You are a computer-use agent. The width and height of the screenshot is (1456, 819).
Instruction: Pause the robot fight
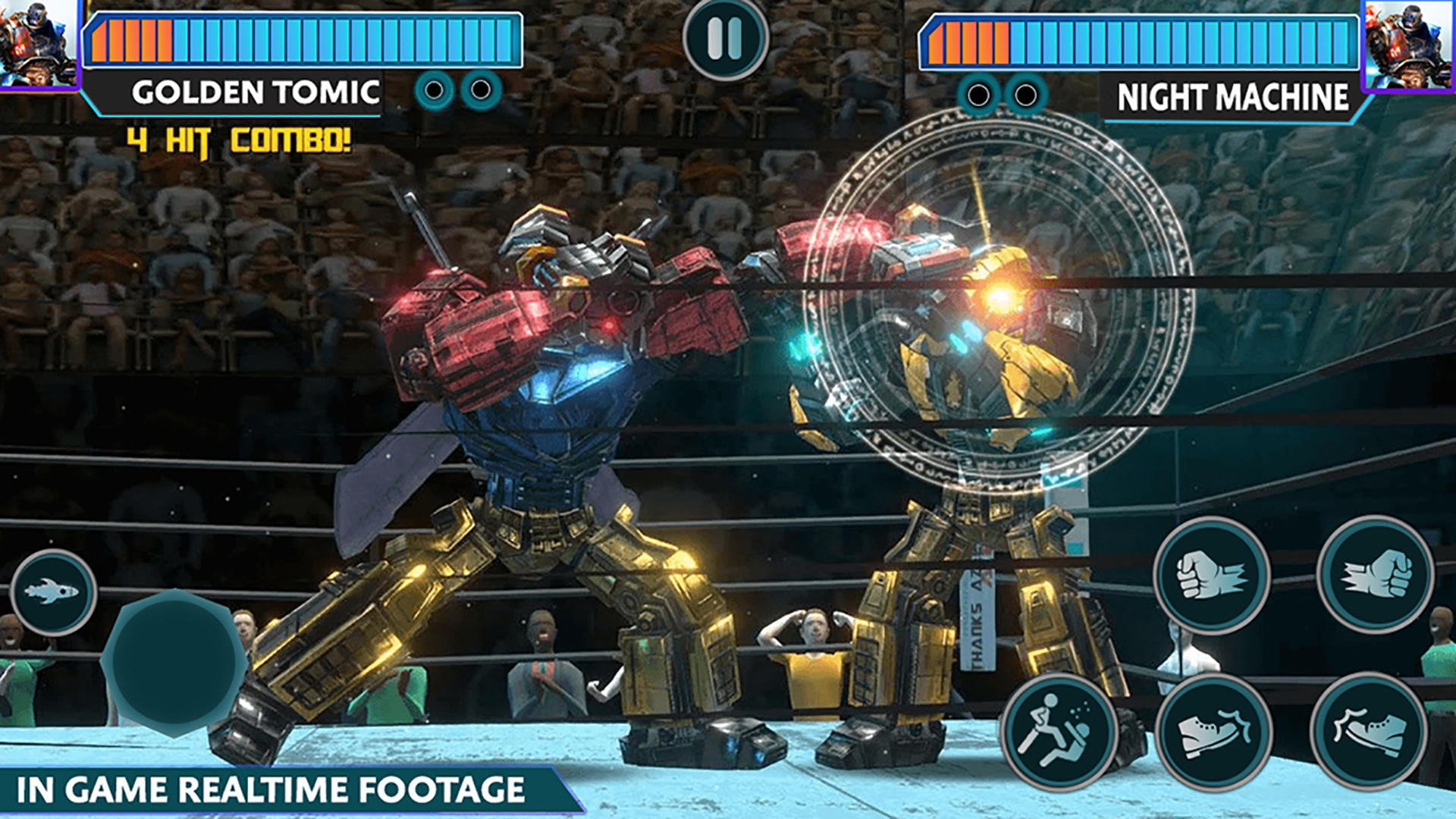726,39
